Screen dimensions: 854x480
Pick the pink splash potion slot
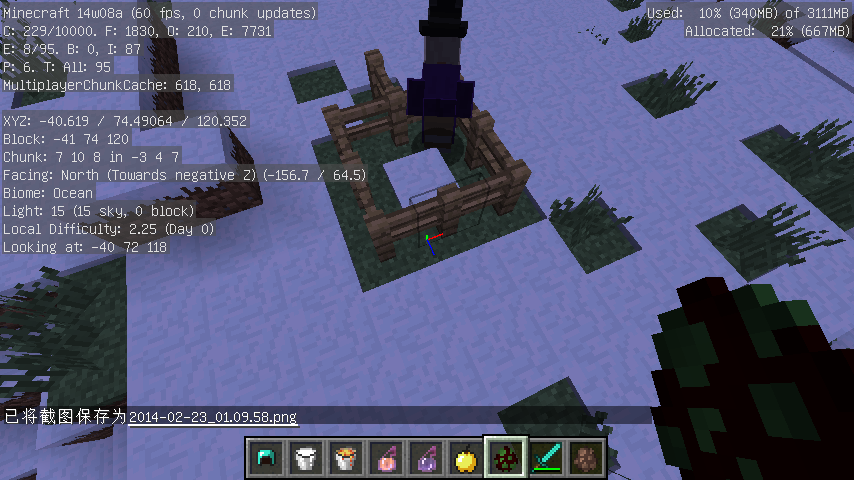385,459
